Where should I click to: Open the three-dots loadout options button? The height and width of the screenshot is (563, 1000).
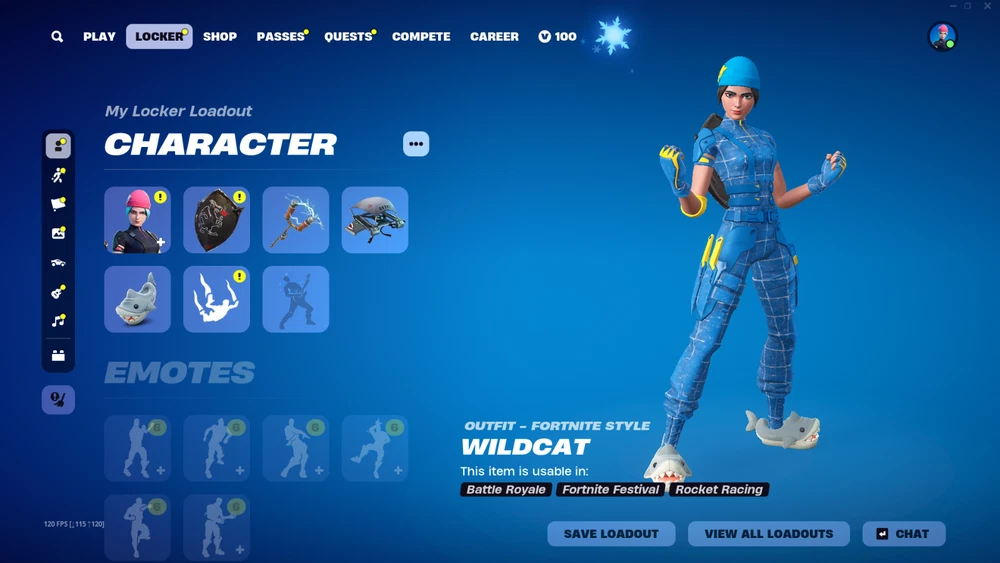[x=416, y=144]
